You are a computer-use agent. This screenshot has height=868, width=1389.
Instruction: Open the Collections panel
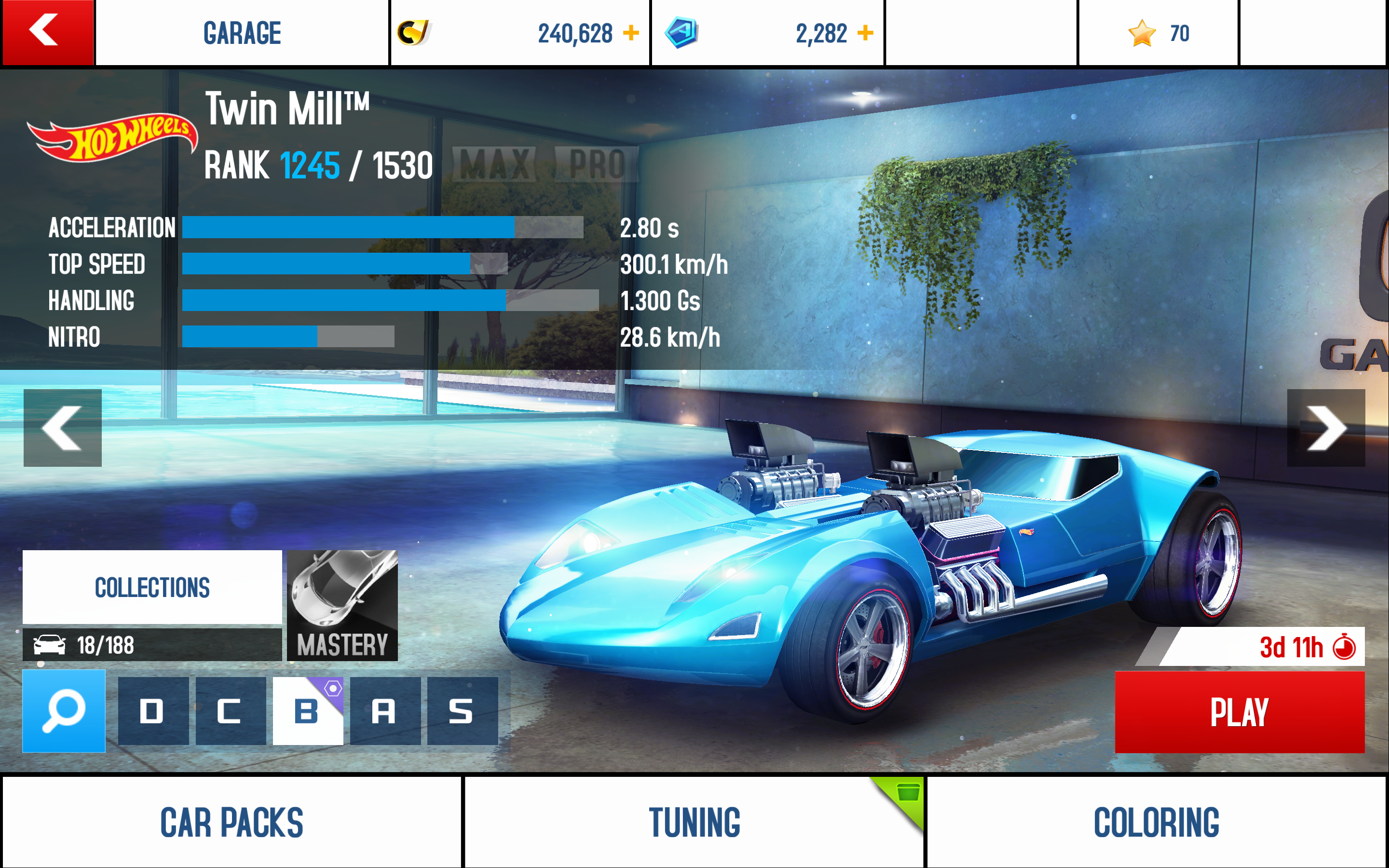(152, 587)
